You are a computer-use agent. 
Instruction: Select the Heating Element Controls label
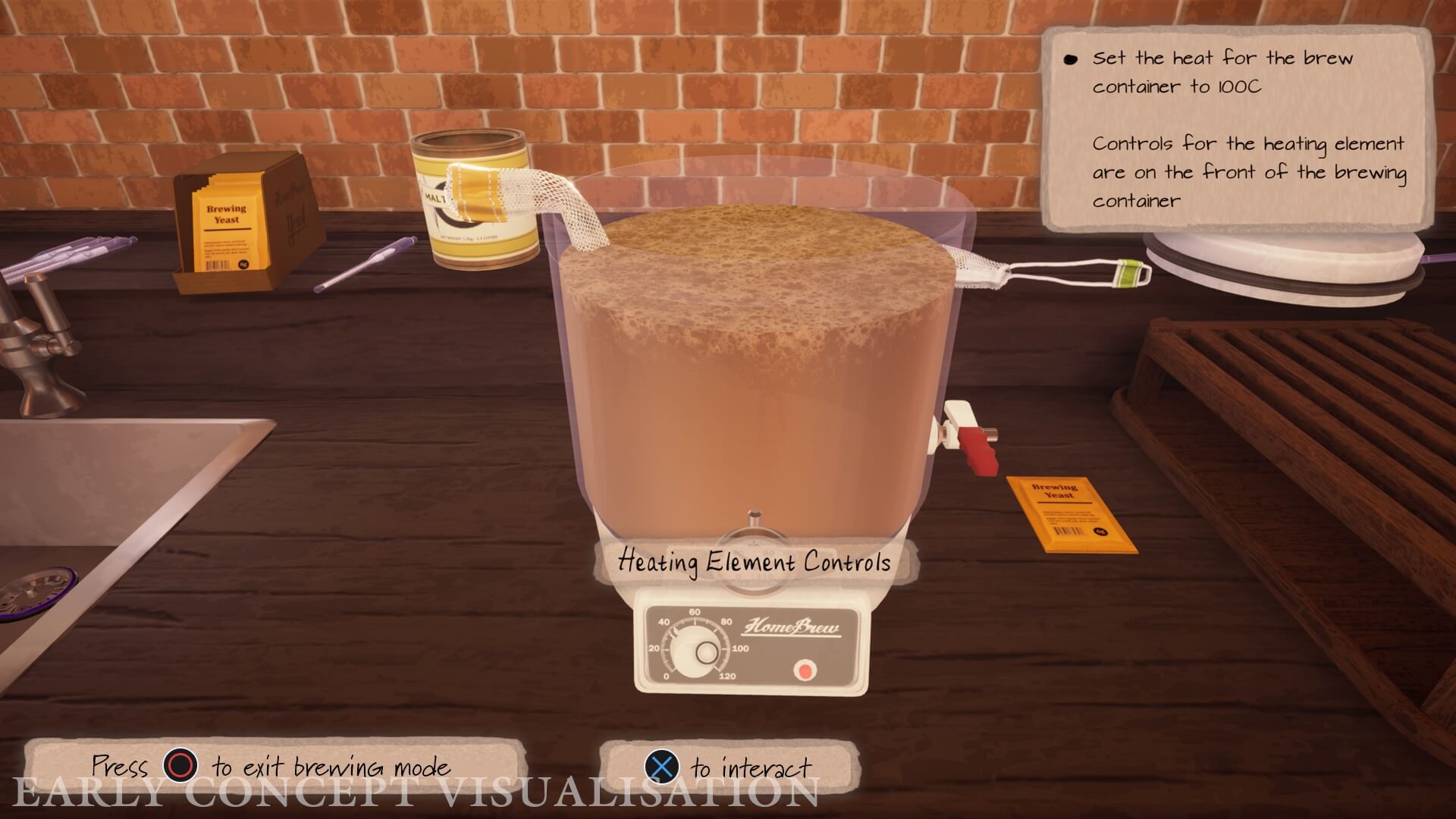coord(755,563)
